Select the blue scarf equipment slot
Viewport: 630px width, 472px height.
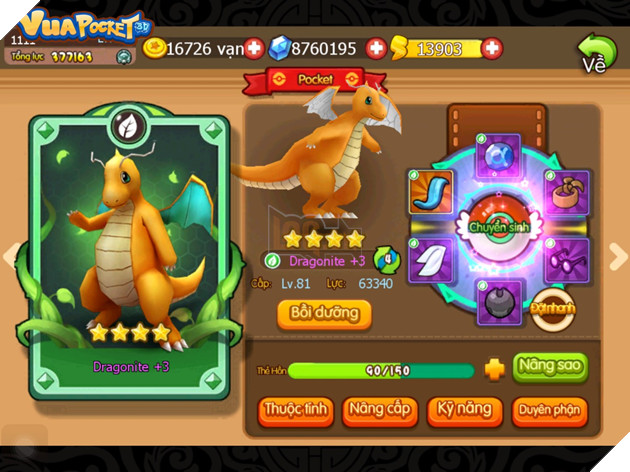tap(431, 190)
